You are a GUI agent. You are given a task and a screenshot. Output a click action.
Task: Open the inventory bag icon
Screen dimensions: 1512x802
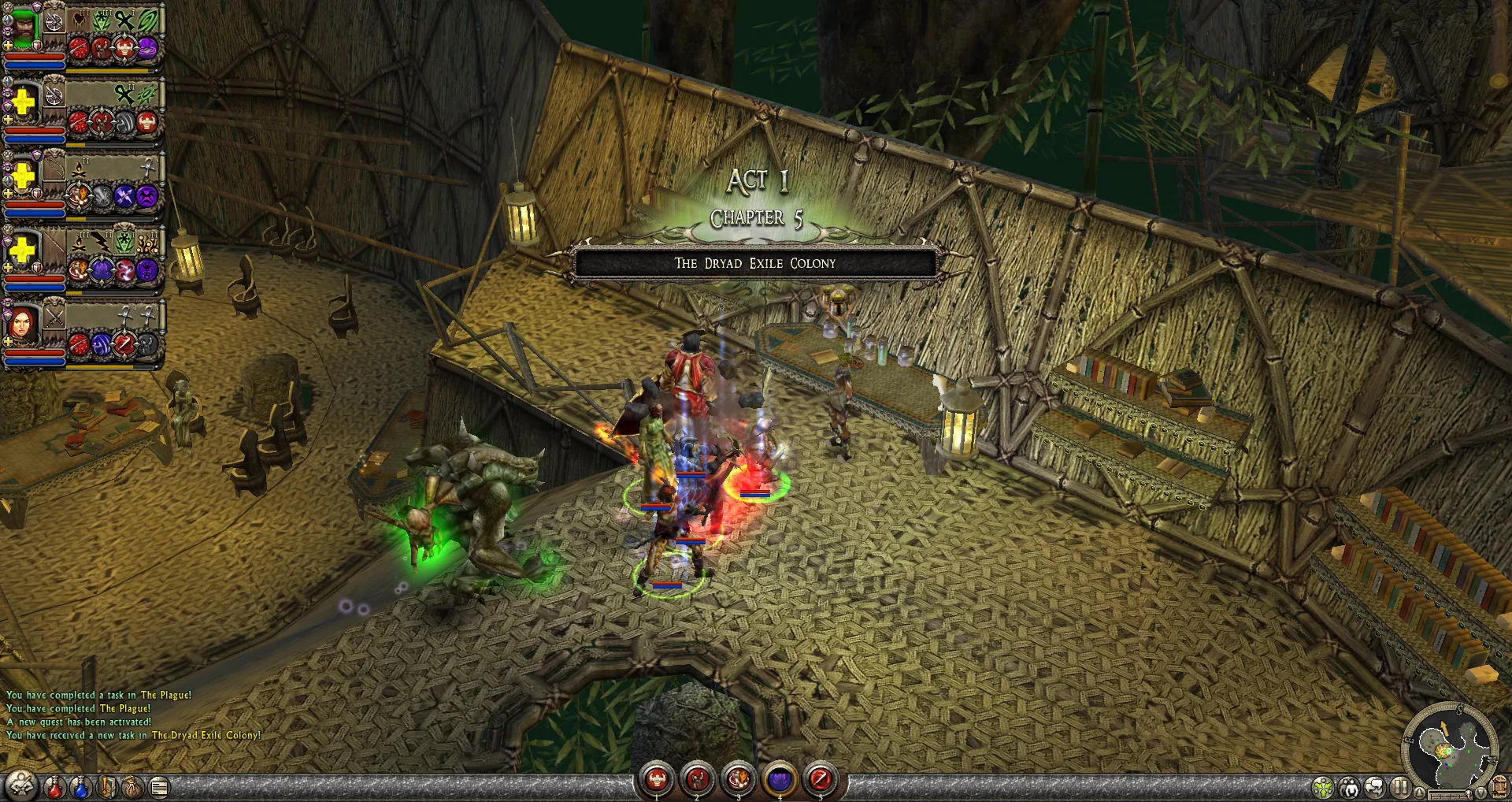tap(133, 787)
